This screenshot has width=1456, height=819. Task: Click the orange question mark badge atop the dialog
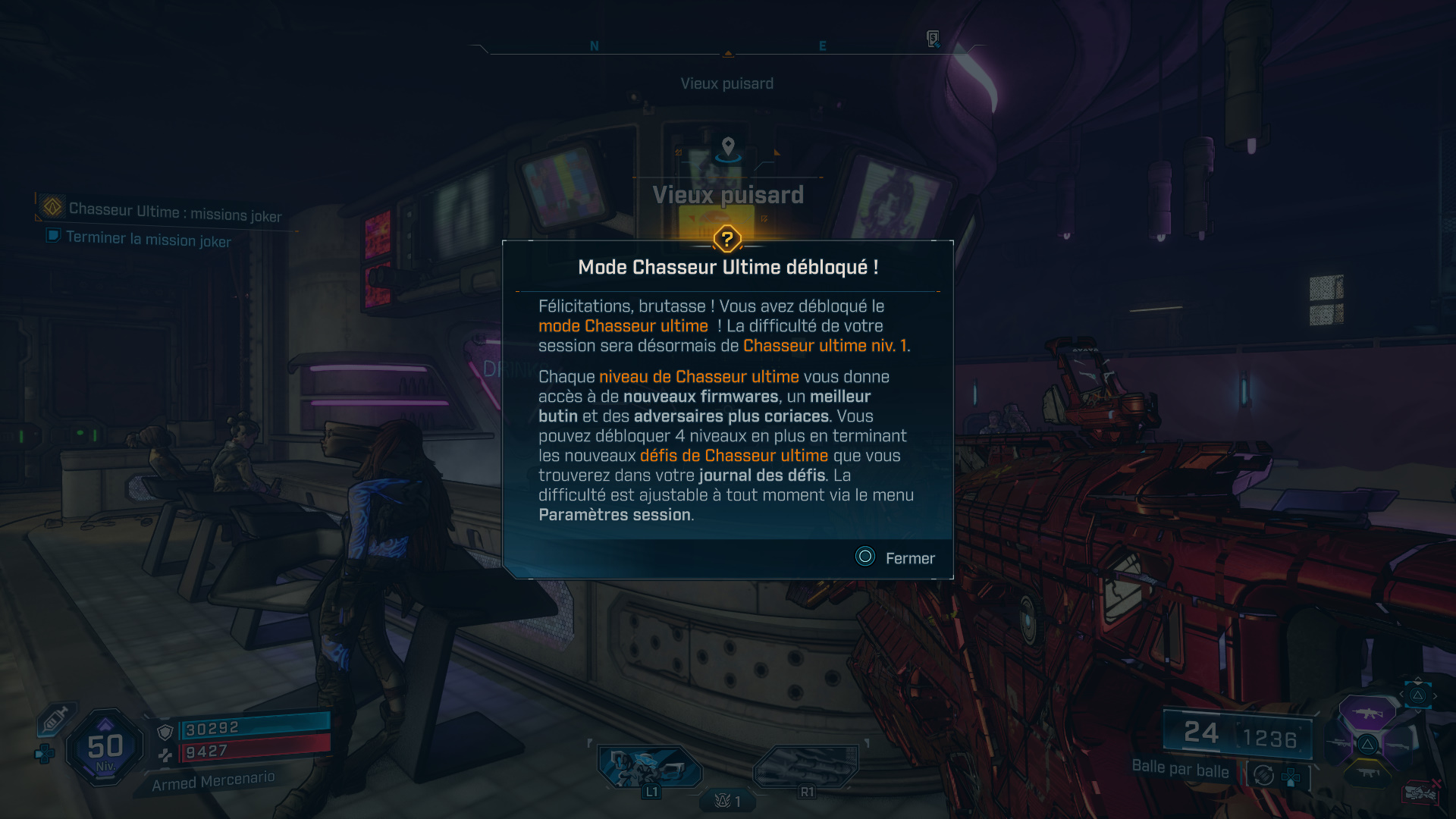coord(727,239)
